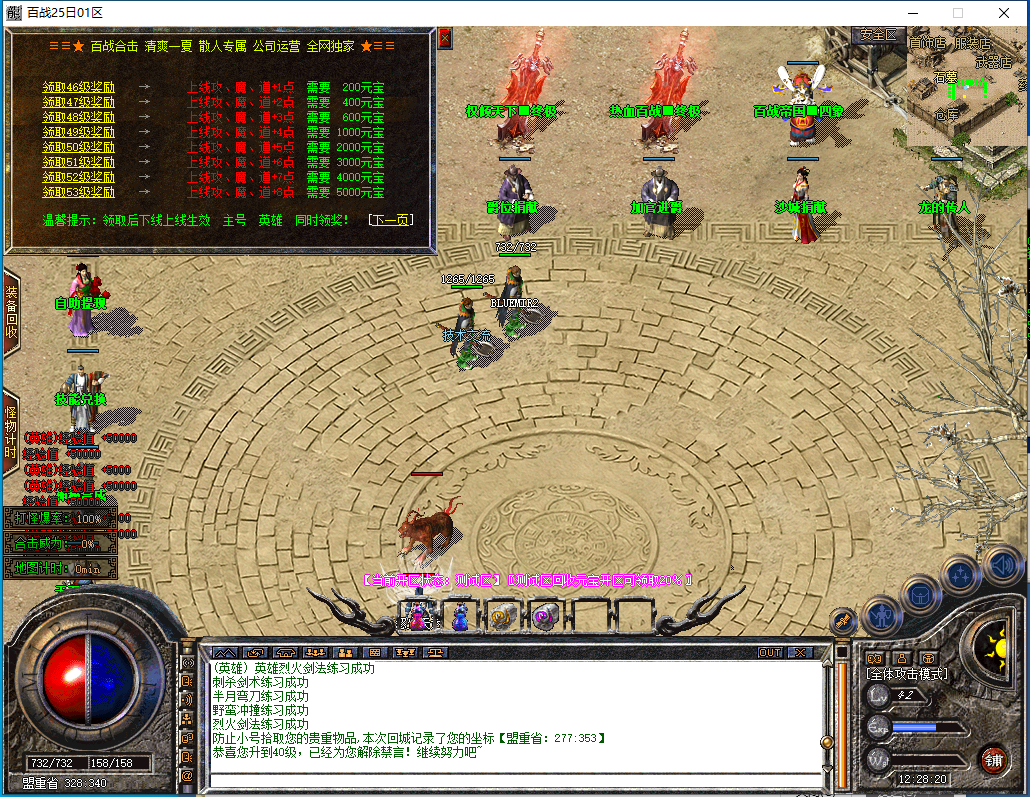Toggle the speaker sound orb button
1030x797 pixels.
point(1001,567)
